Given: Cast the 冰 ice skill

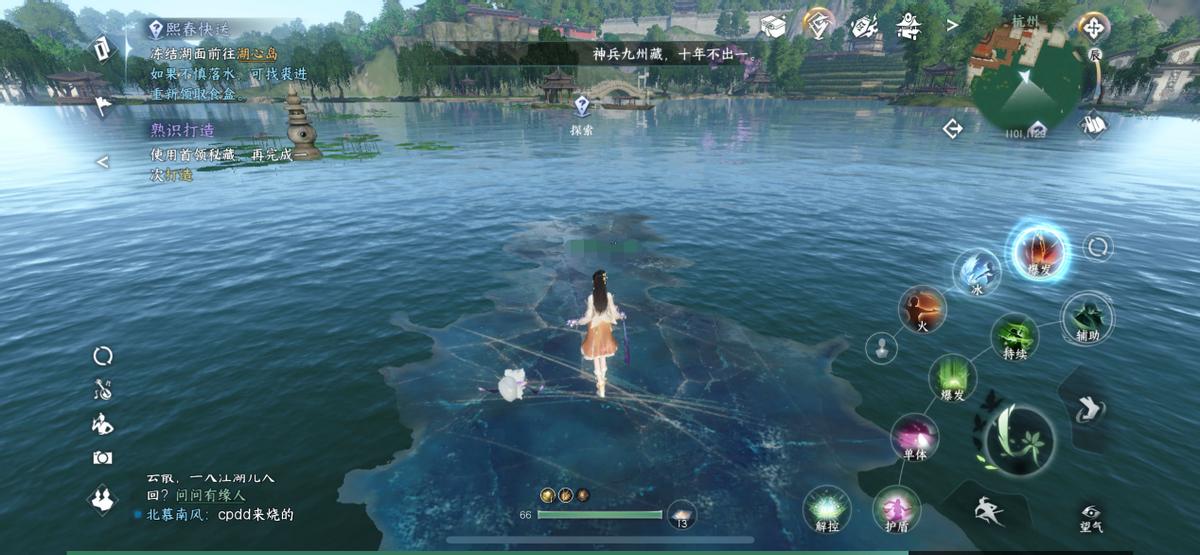Looking at the screenshot, I should (x=977, y=272).
